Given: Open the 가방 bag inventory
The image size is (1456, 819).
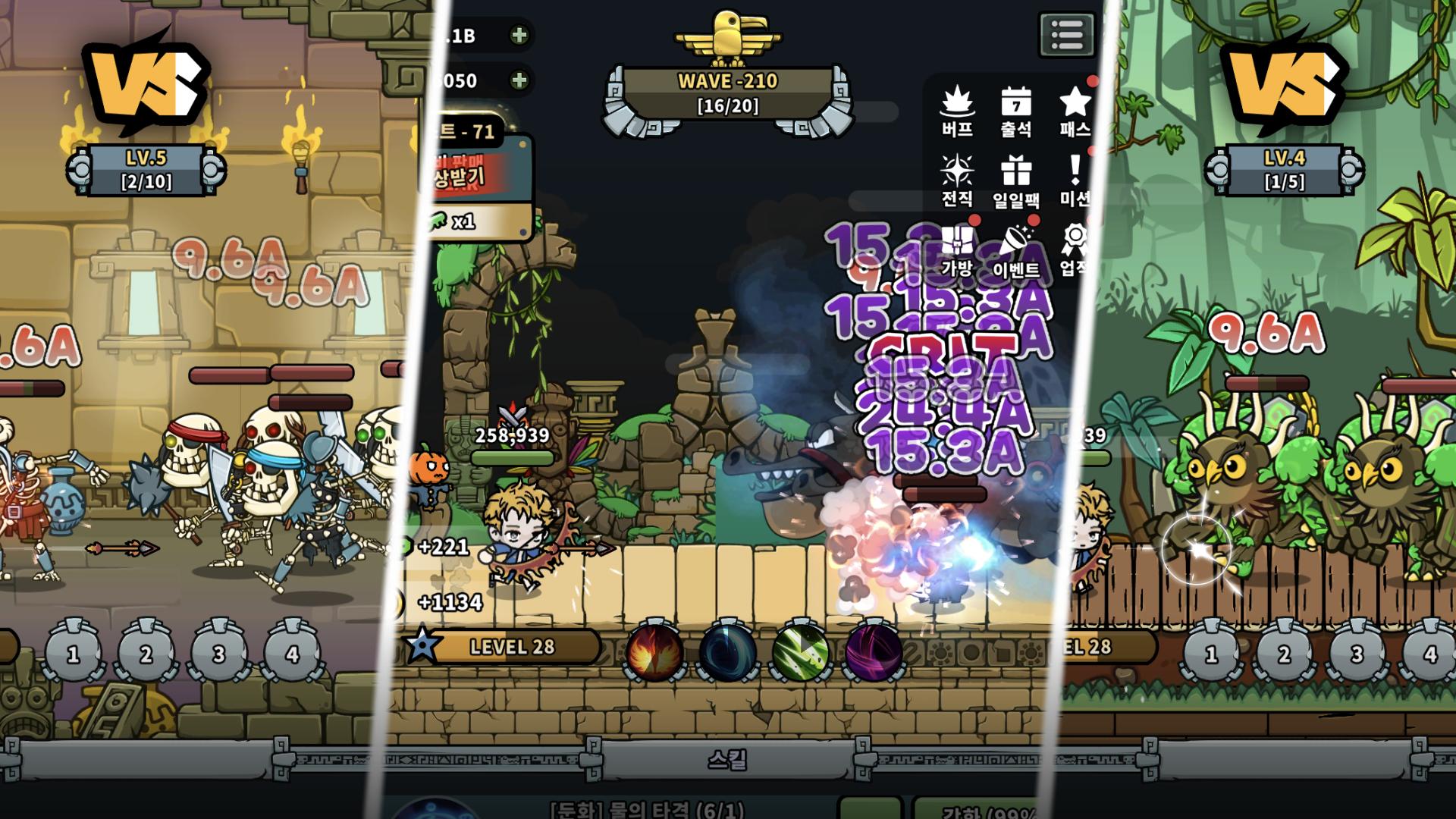Looking at the screenshot, I should coord(957,250).
